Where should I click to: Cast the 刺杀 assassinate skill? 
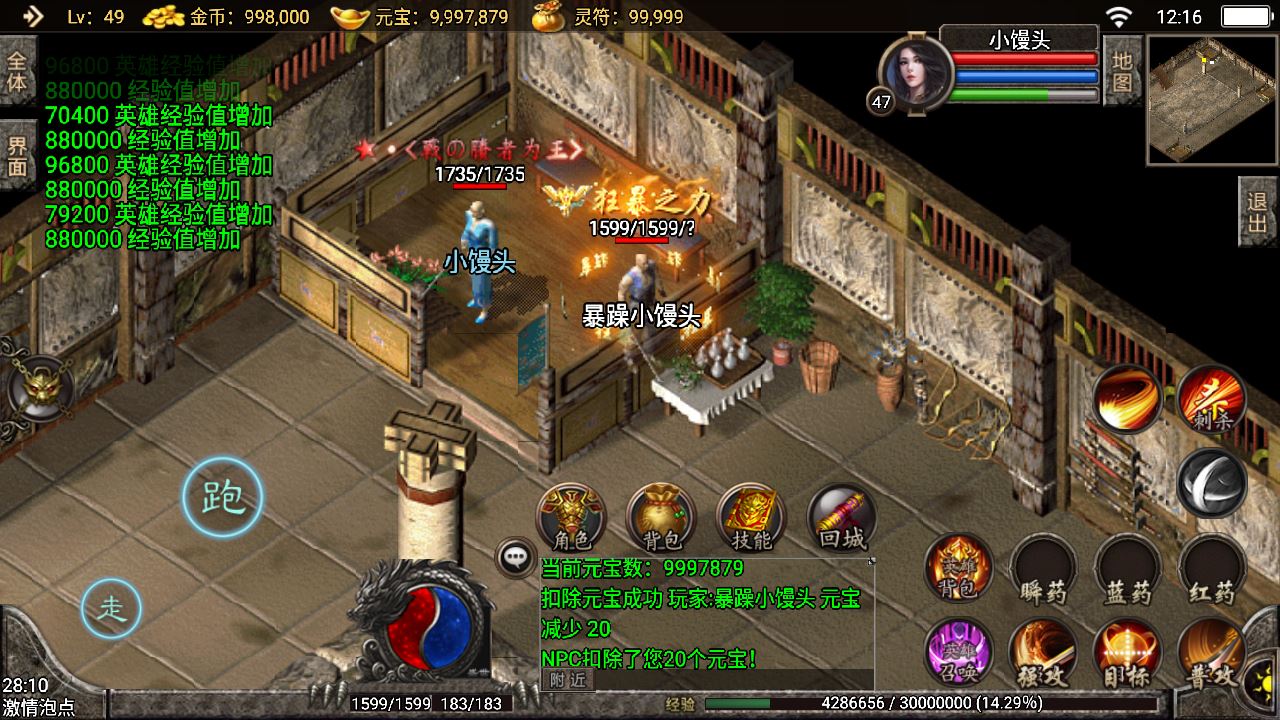tap(1211, 399)
